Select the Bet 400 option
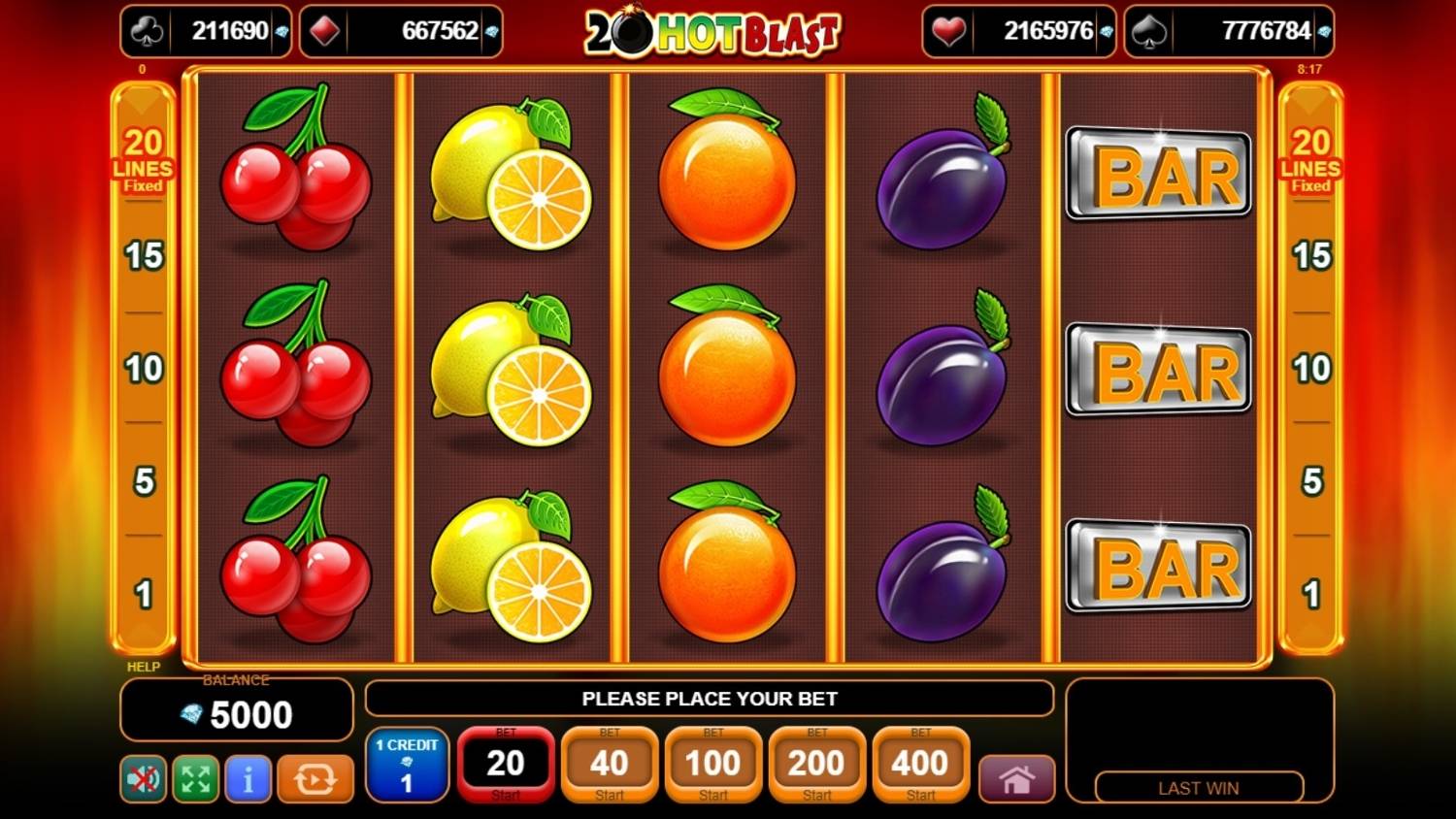Image resolution: width=1456 pixels, height=819 pixels. point(920,765)
